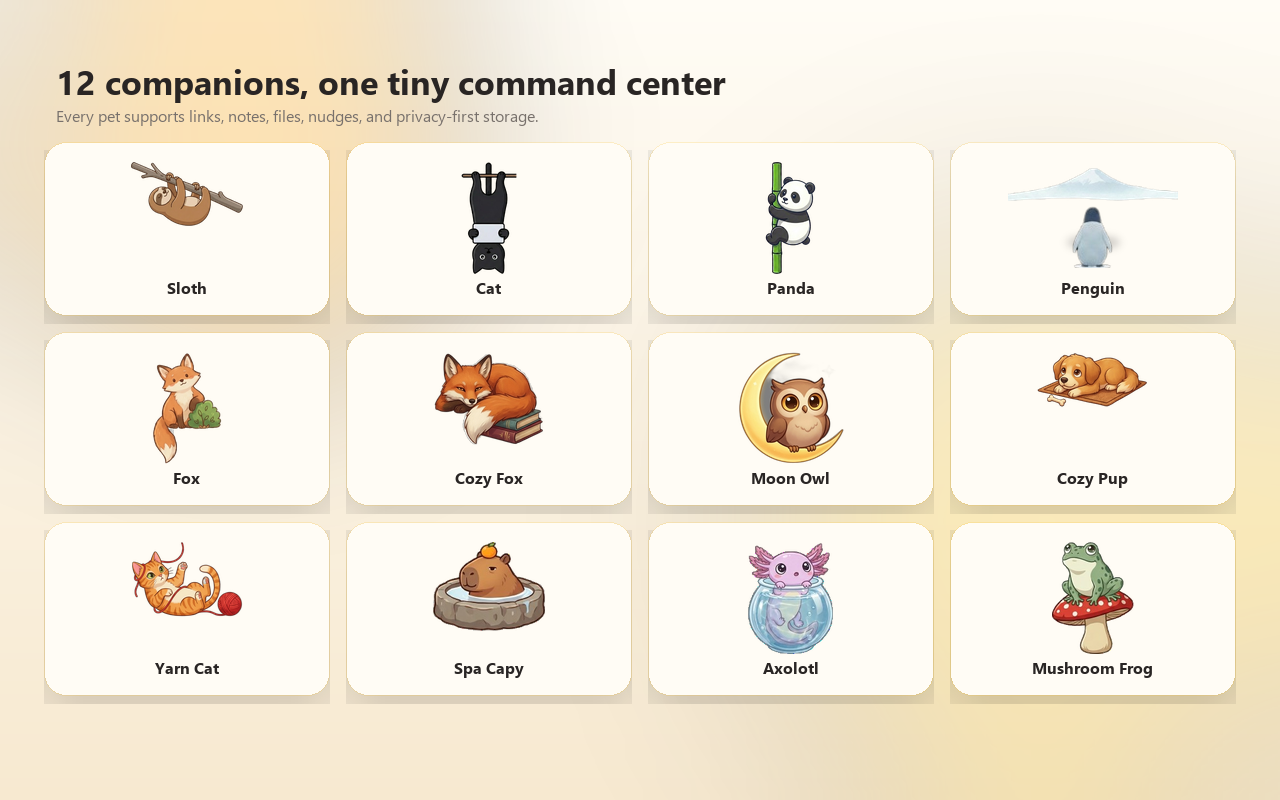Click the Mushroom Frog illustration

[1093, 590]
